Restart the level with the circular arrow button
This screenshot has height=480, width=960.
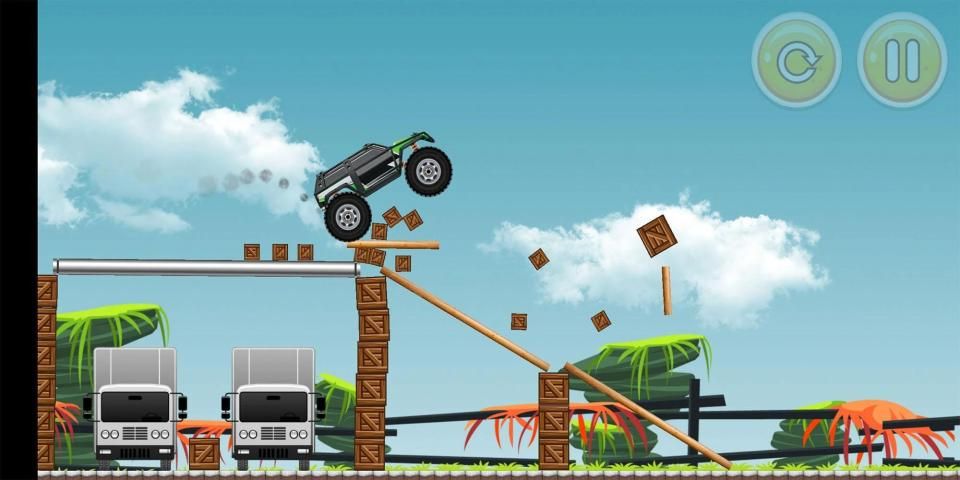(796, 61)
